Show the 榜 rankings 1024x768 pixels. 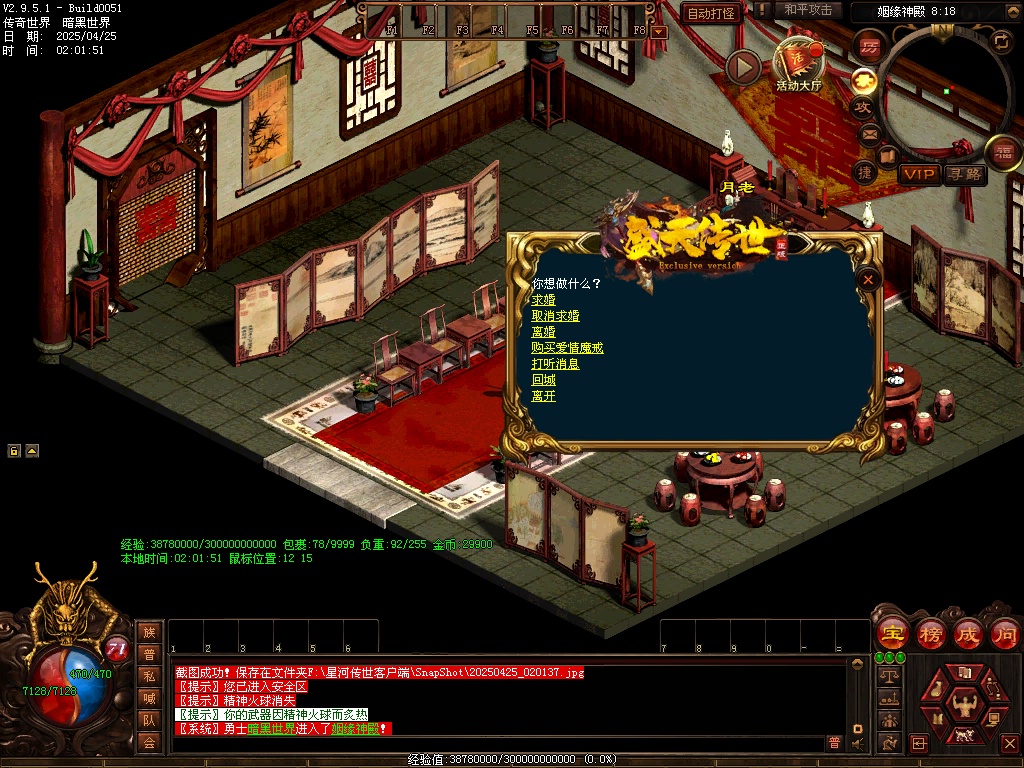930,634
